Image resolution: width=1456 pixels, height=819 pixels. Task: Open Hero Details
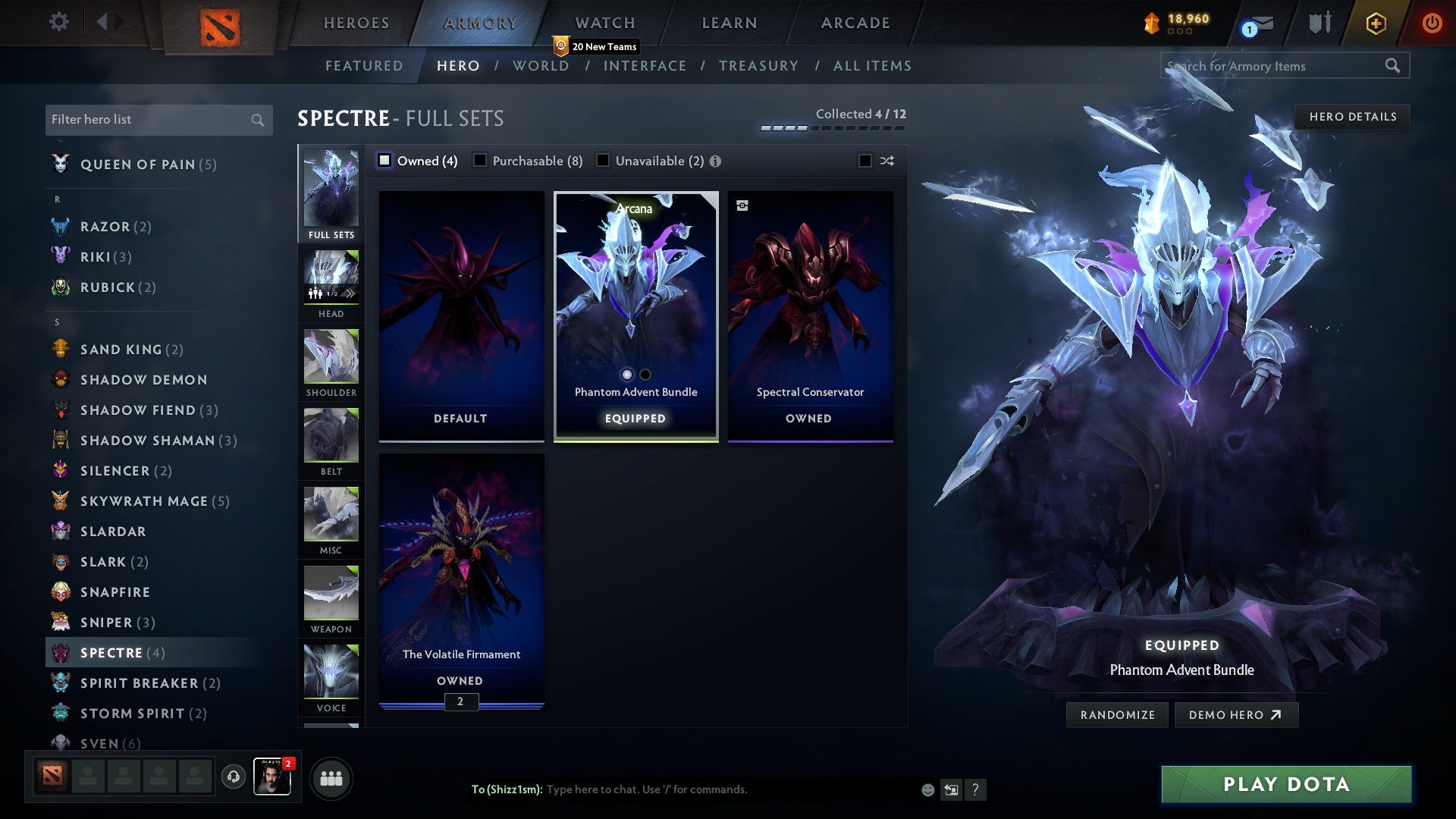coord(1352,116)
